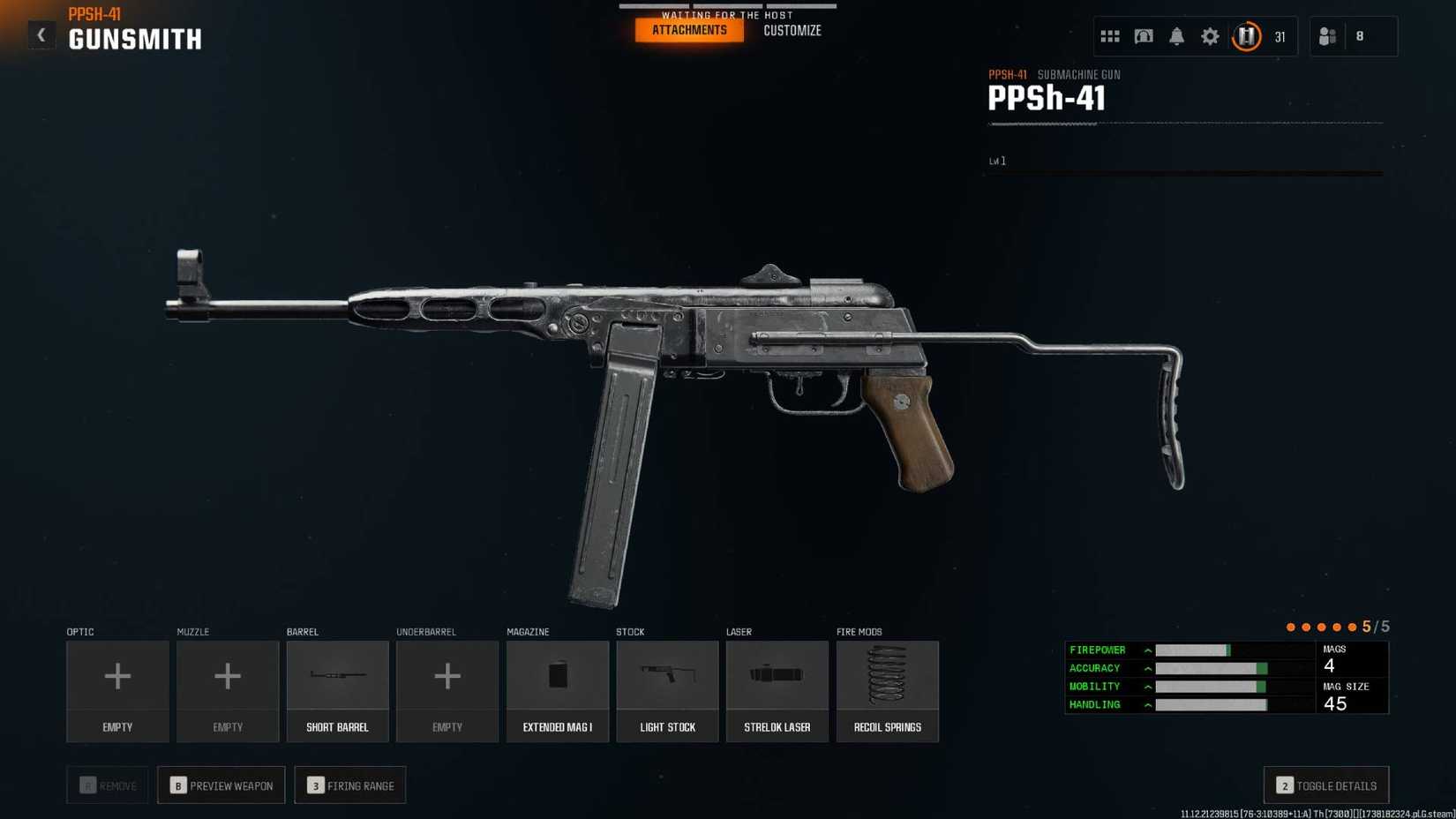
Task: Open the empty Optic attachment slot
Action: tap(117, 691)
